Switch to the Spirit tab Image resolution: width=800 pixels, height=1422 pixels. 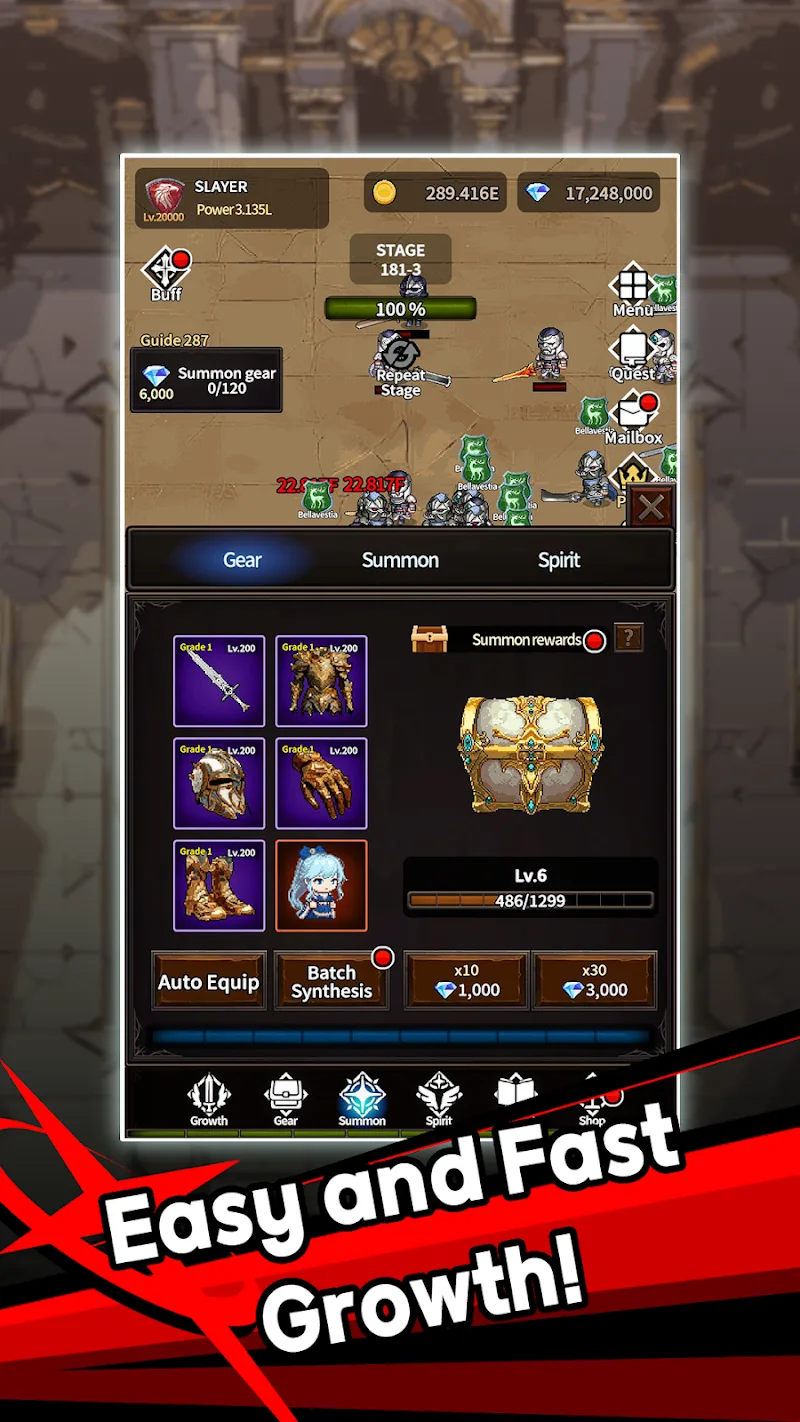558,560
